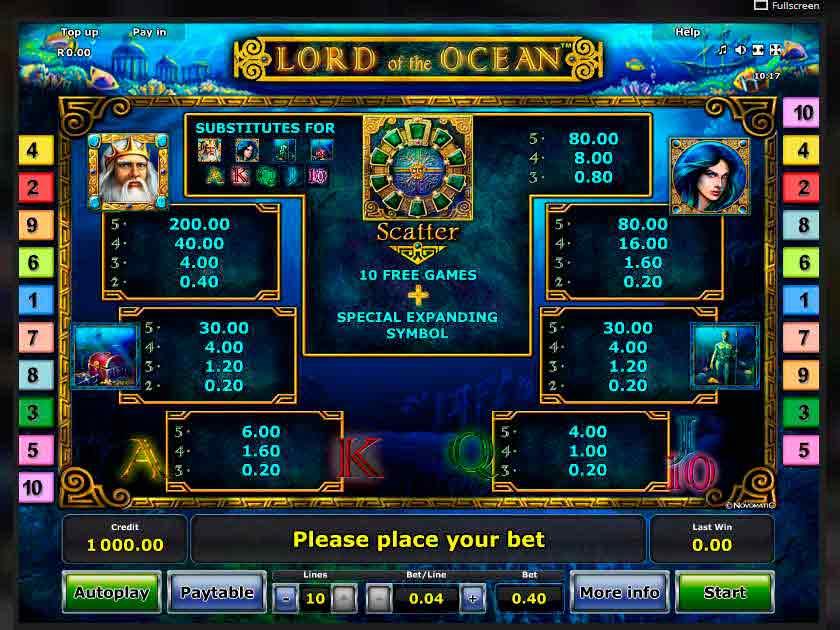Toggle the speaker sound icon
Image resolution: width=840 pixels, height=630 pixels.
pos(740,49)
